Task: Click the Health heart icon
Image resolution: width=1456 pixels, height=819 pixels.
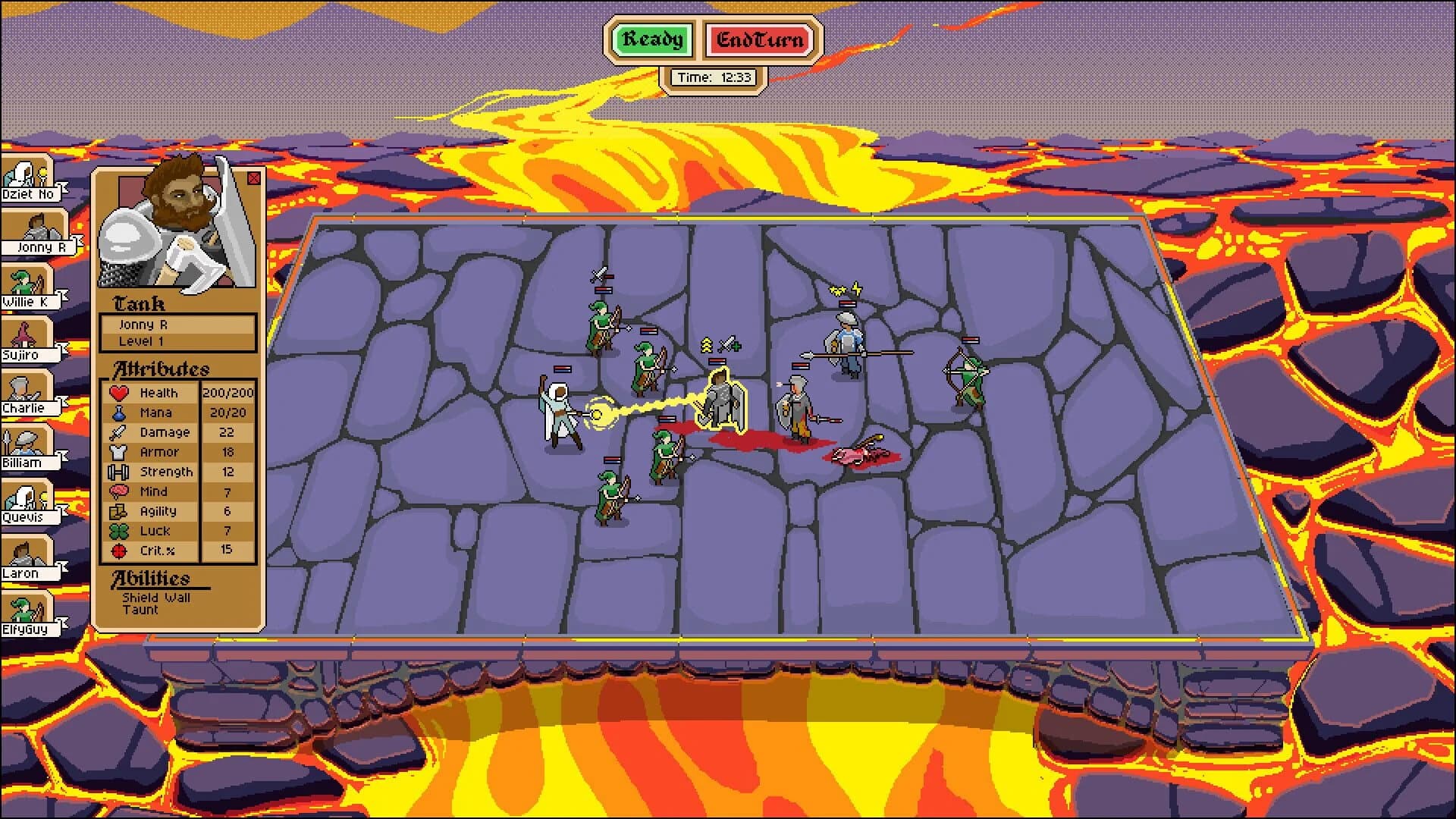Action: [121, 393]
